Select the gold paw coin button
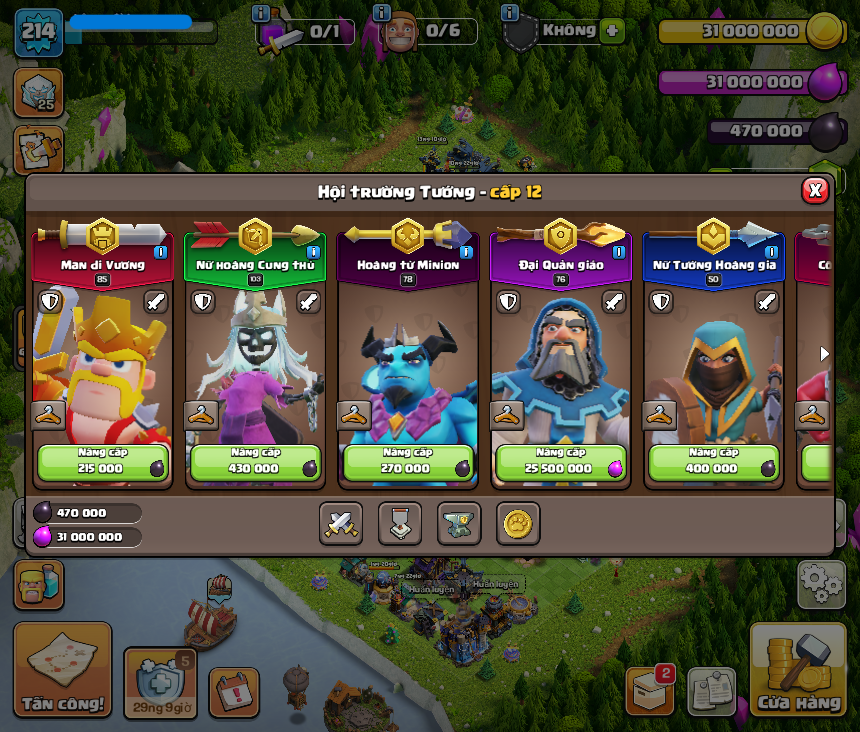The image size is (860, 732). click(518, 523)
